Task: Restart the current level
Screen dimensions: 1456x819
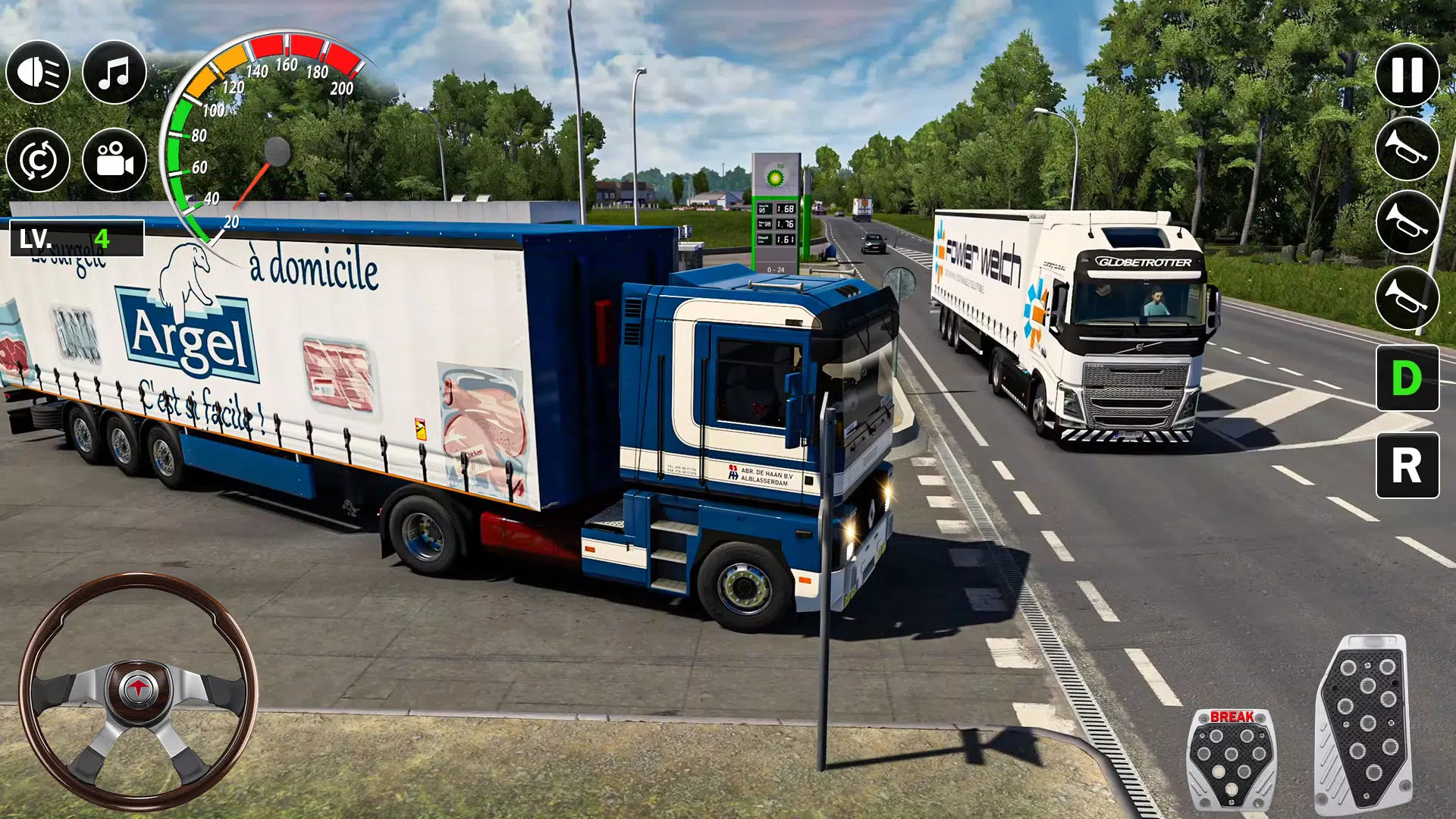Action: 38,159
